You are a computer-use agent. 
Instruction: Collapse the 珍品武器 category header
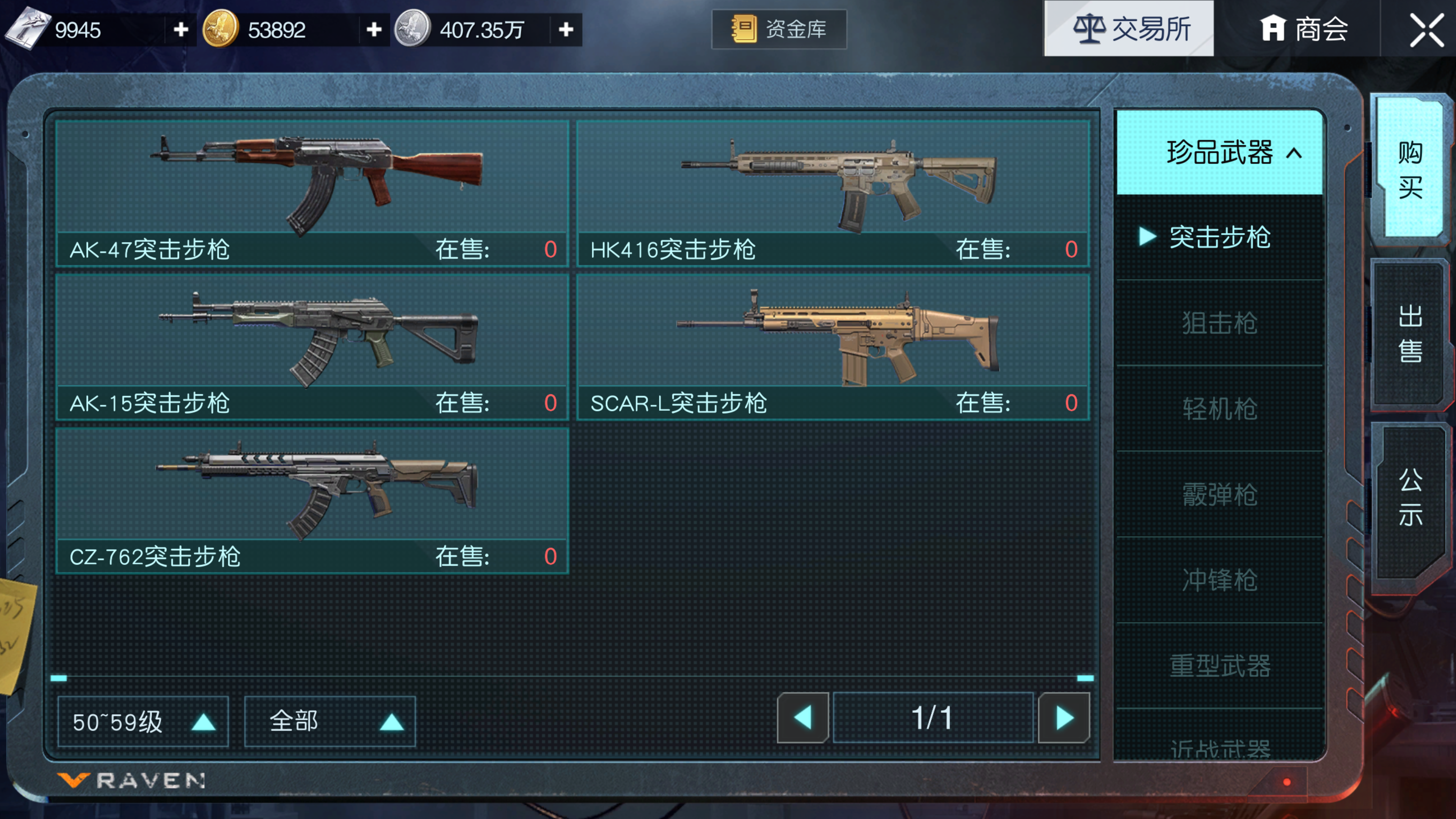point(1220,152)
